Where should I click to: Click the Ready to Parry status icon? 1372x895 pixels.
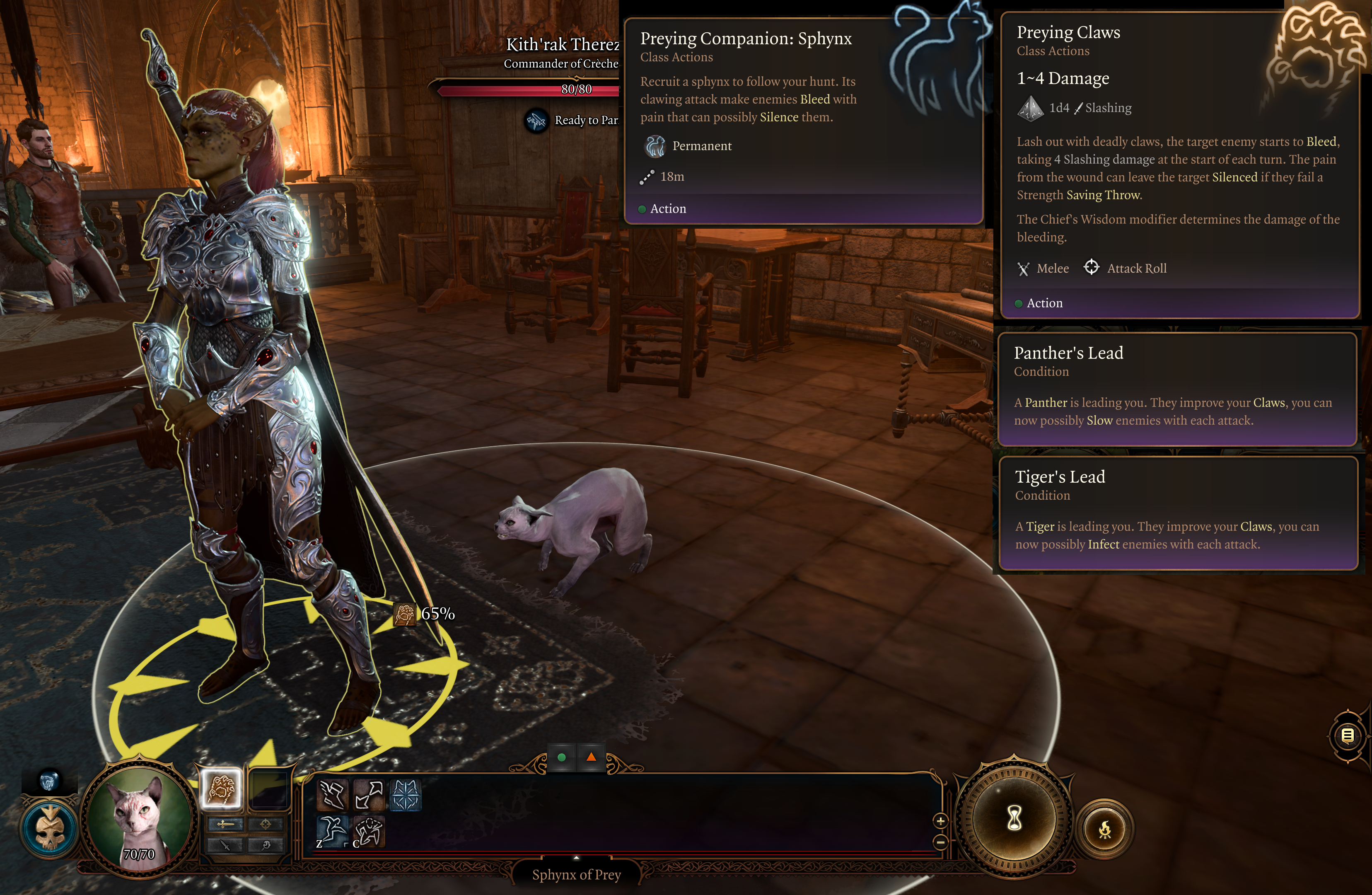pos(537,121)
